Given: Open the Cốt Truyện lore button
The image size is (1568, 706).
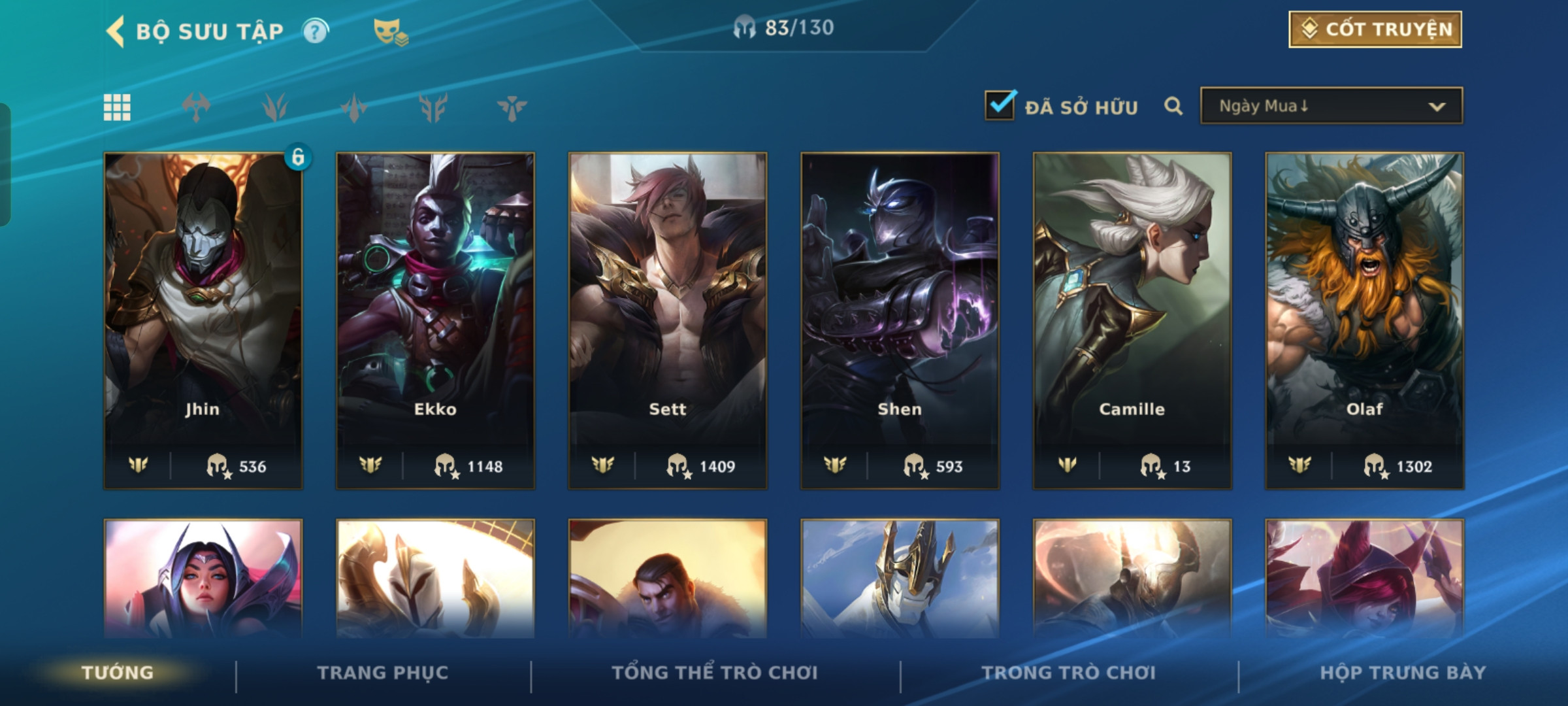Looking at the screenshot, I should [1375, 29].
